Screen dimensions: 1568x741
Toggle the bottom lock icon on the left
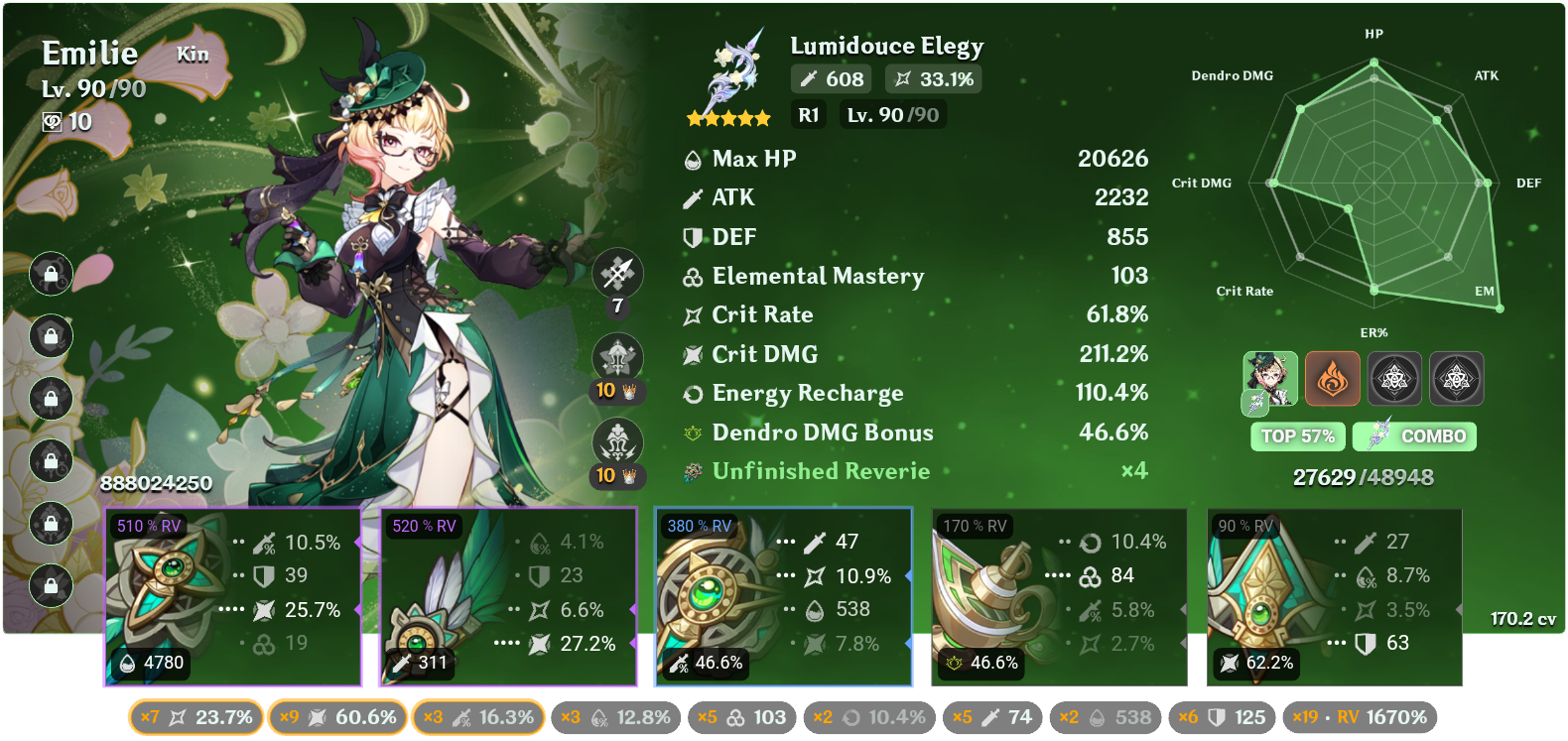(x=51, y=584)
